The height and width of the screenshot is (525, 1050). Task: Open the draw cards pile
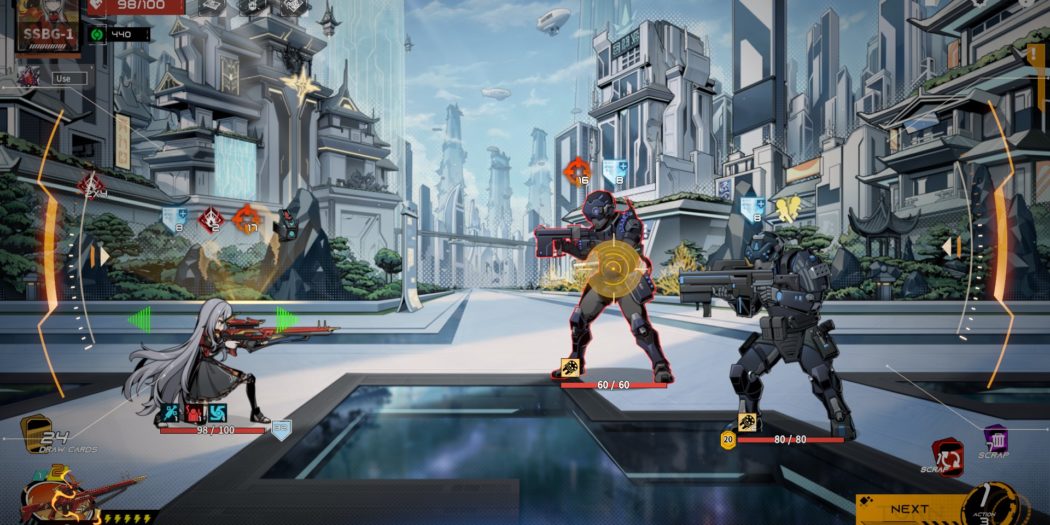click(36, 432)
